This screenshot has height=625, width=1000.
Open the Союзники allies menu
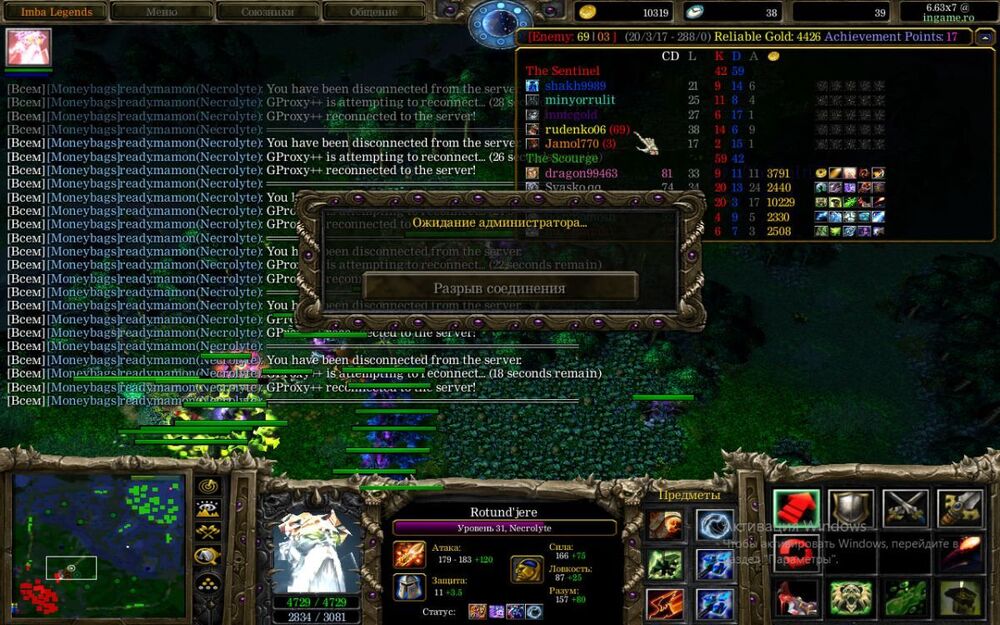point(267,12)
